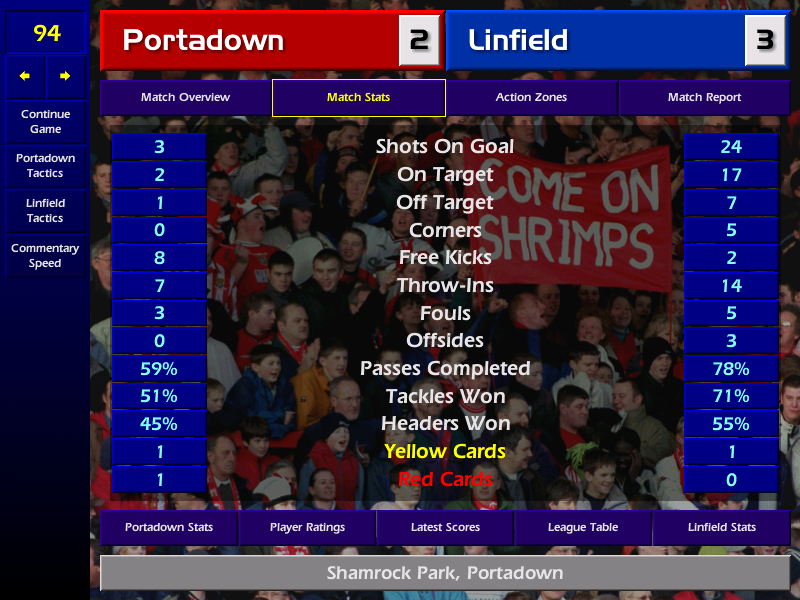The image size is (800, 600).
Task: Open the League Table
Action: 583,527
